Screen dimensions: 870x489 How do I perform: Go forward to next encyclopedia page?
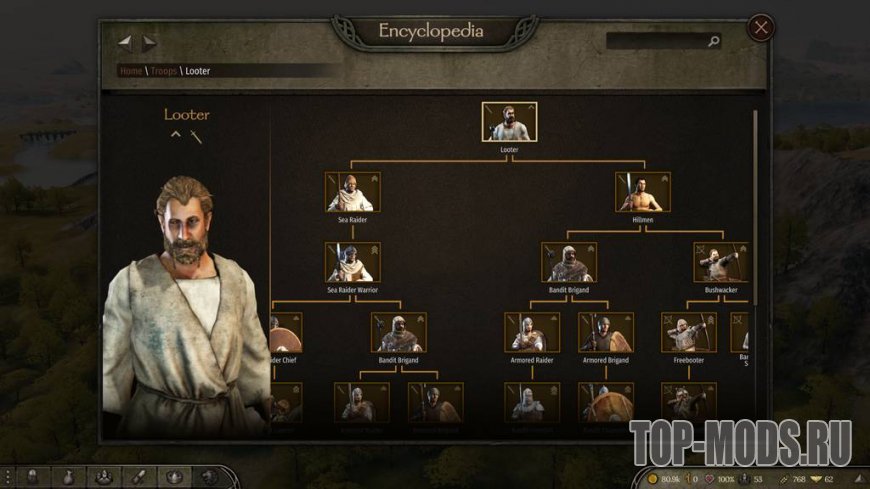click(x=149, y=43)
